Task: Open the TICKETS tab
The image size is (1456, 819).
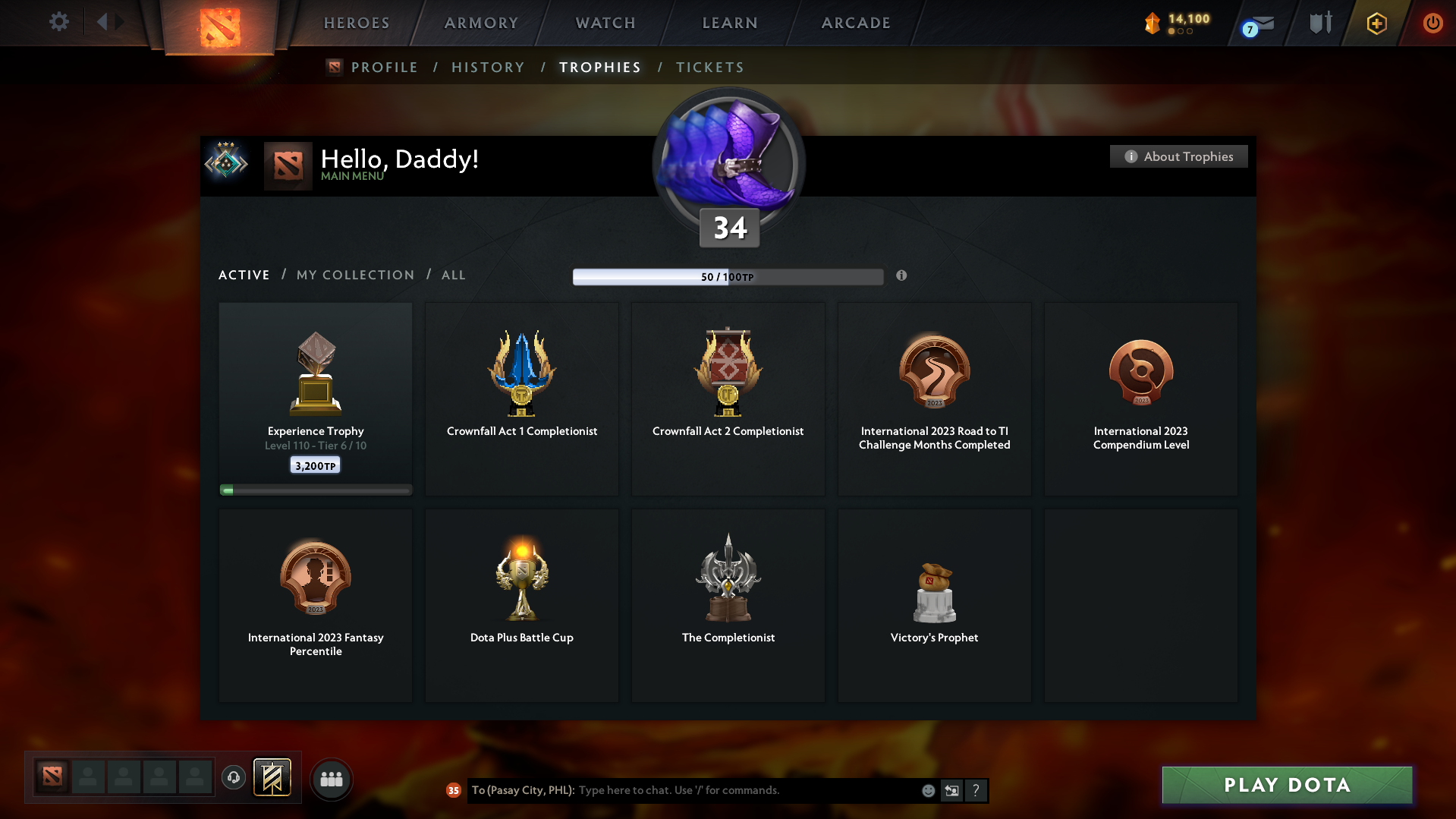Action: [x=709, y=67]
